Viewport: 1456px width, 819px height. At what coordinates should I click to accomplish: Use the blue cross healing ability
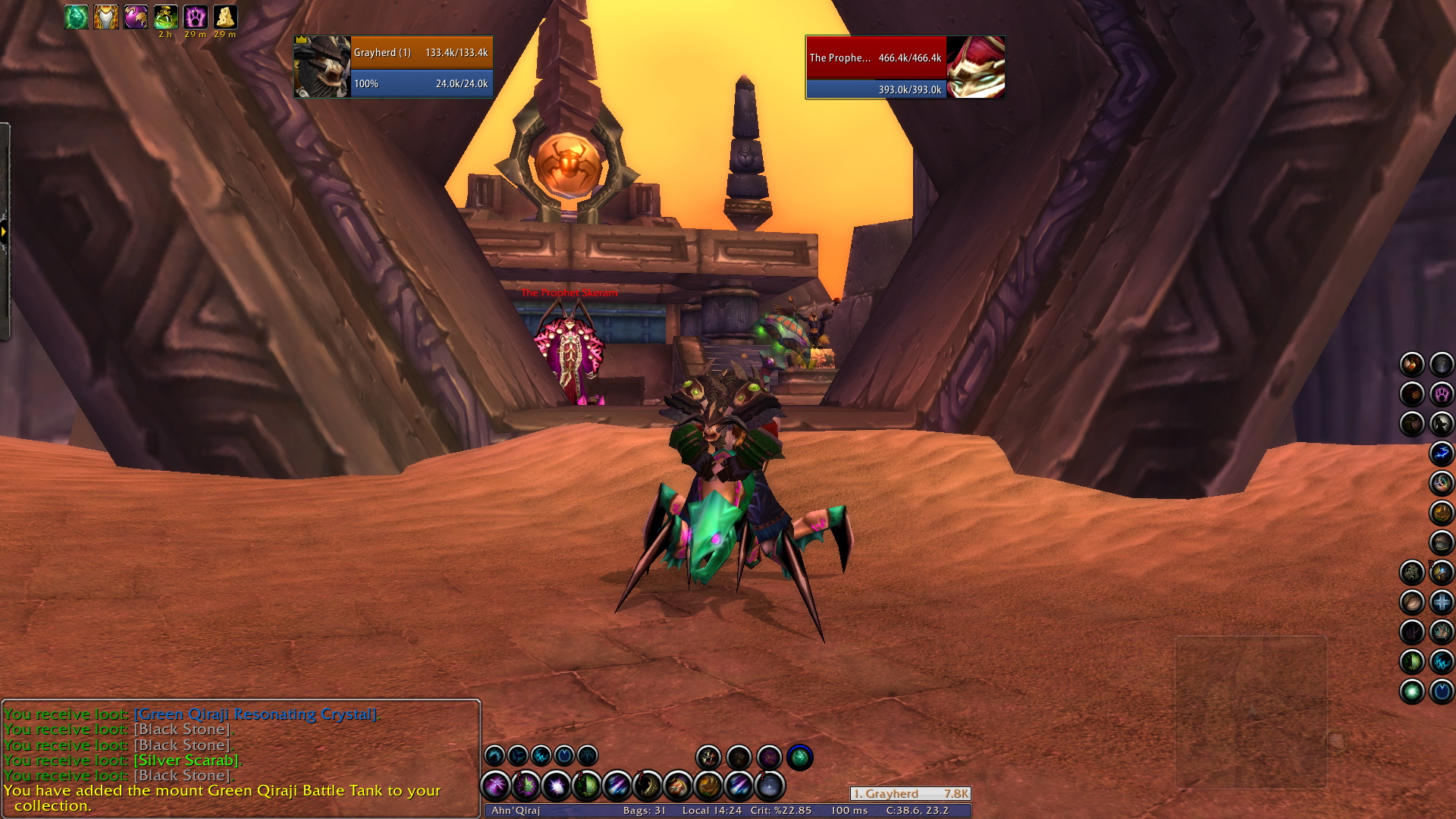(1442, 602)
